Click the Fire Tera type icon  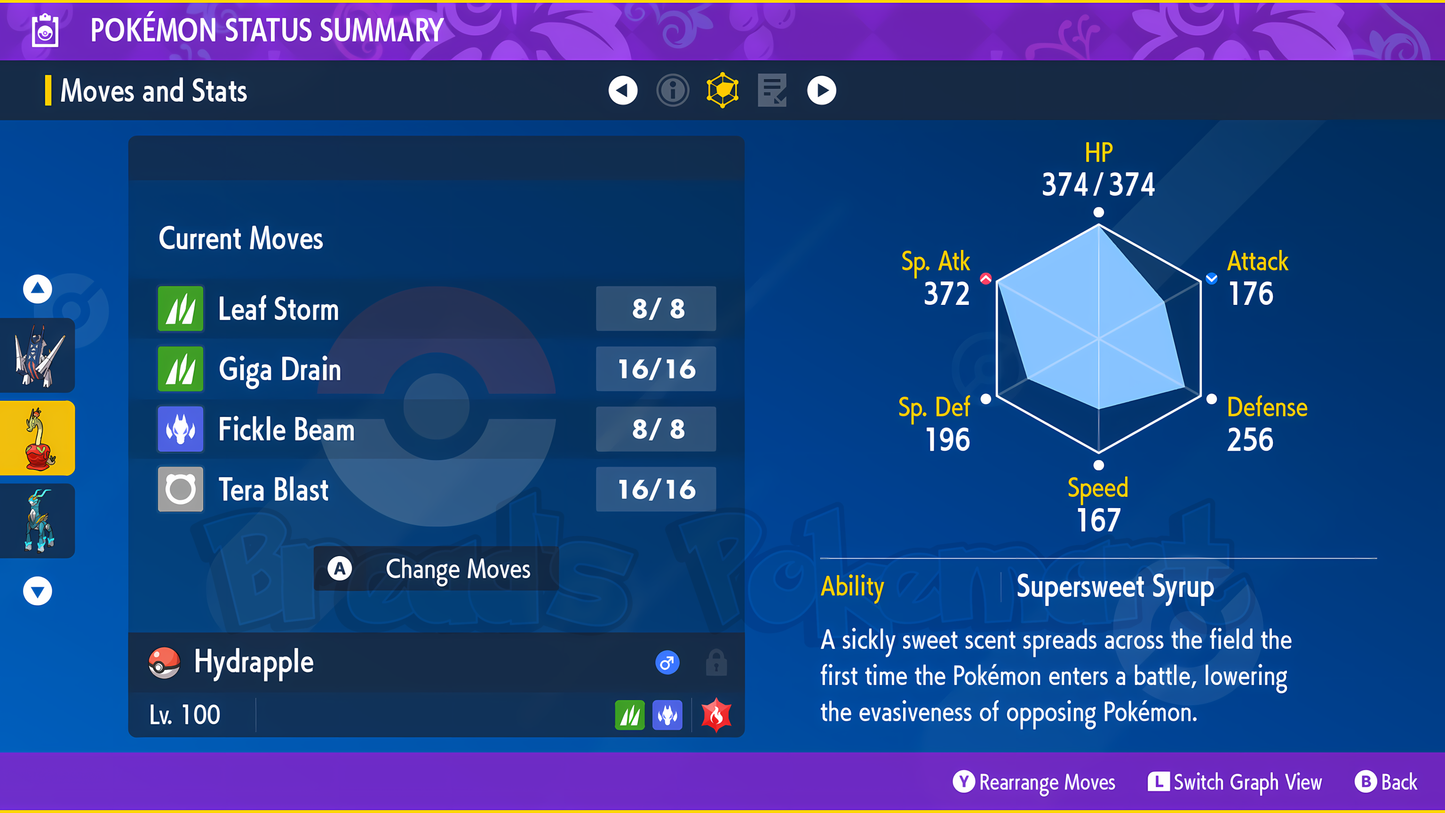716,715
